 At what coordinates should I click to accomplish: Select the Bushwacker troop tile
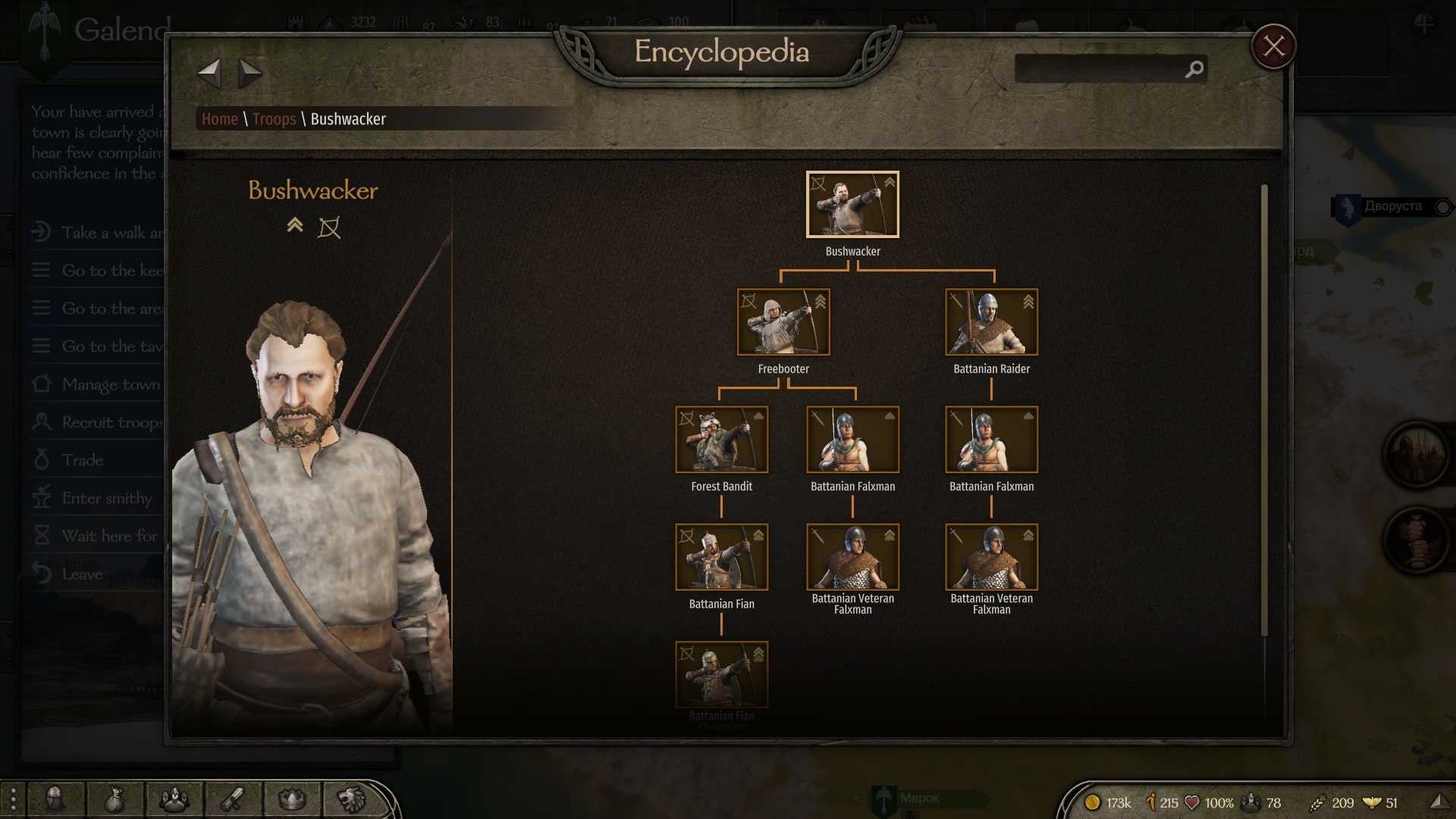point(852,205)
